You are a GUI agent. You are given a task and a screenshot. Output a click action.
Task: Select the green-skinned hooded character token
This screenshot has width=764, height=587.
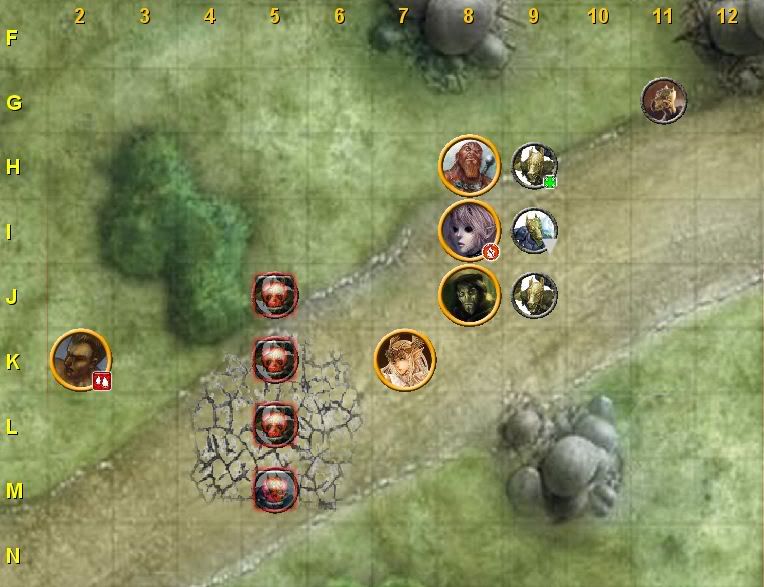[468, 294]
